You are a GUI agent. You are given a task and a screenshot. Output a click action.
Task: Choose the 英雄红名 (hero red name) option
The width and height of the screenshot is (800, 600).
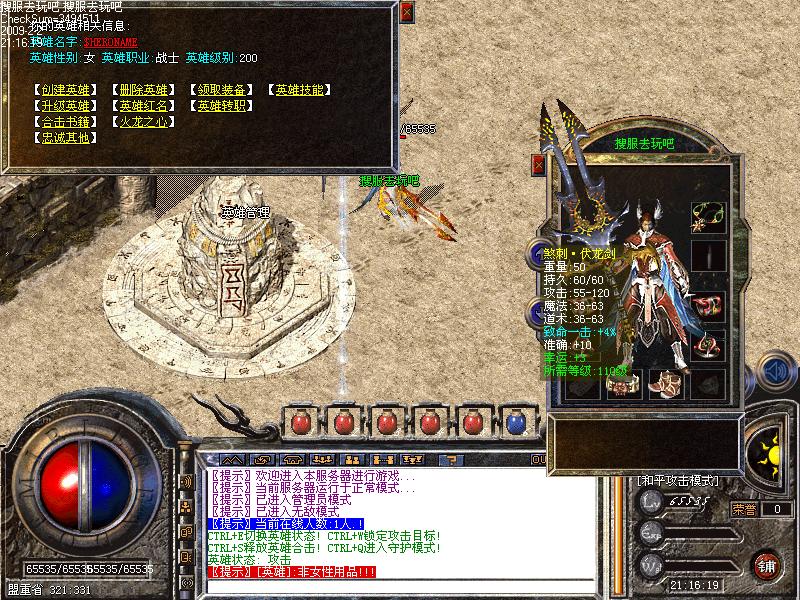tap(142, 106)
